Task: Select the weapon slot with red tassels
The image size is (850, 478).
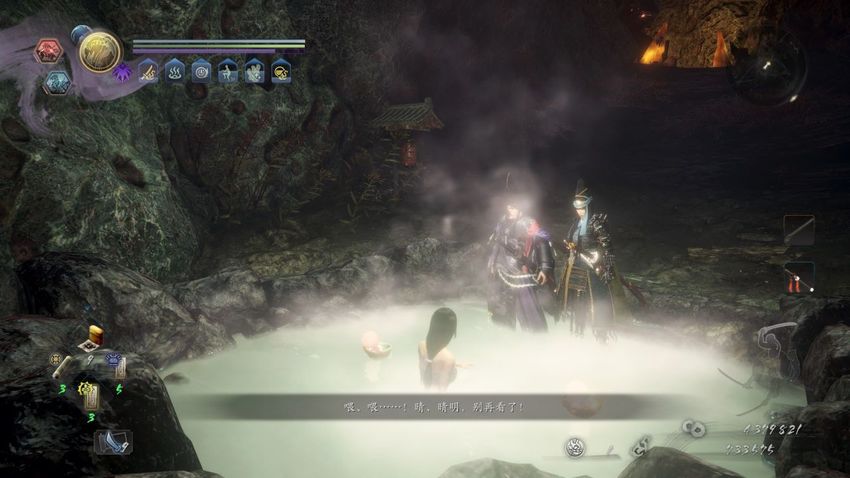Action: (798, 277)
